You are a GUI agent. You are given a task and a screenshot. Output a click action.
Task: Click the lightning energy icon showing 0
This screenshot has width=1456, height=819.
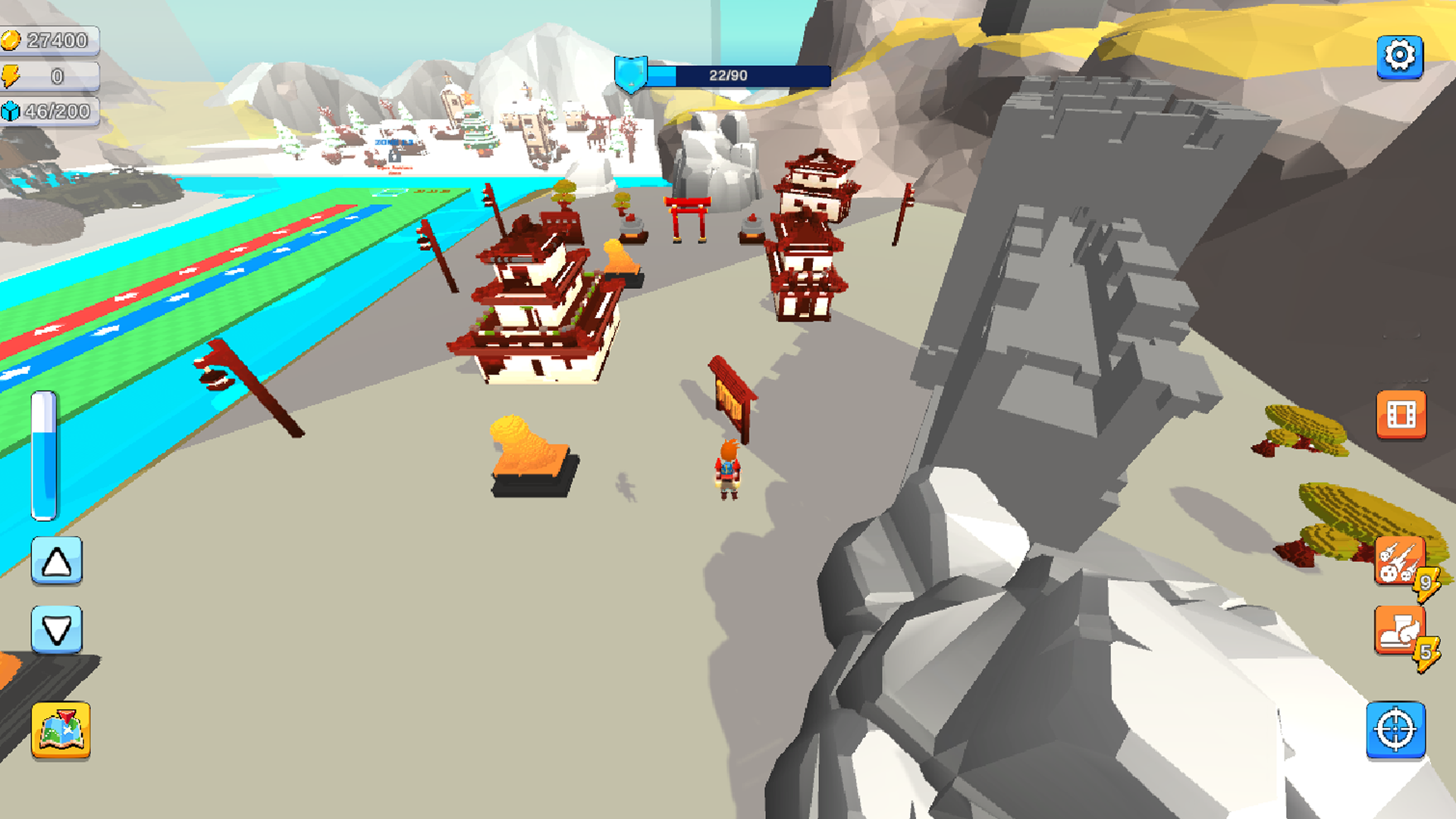pyautogui.click(x=12, y=75)
